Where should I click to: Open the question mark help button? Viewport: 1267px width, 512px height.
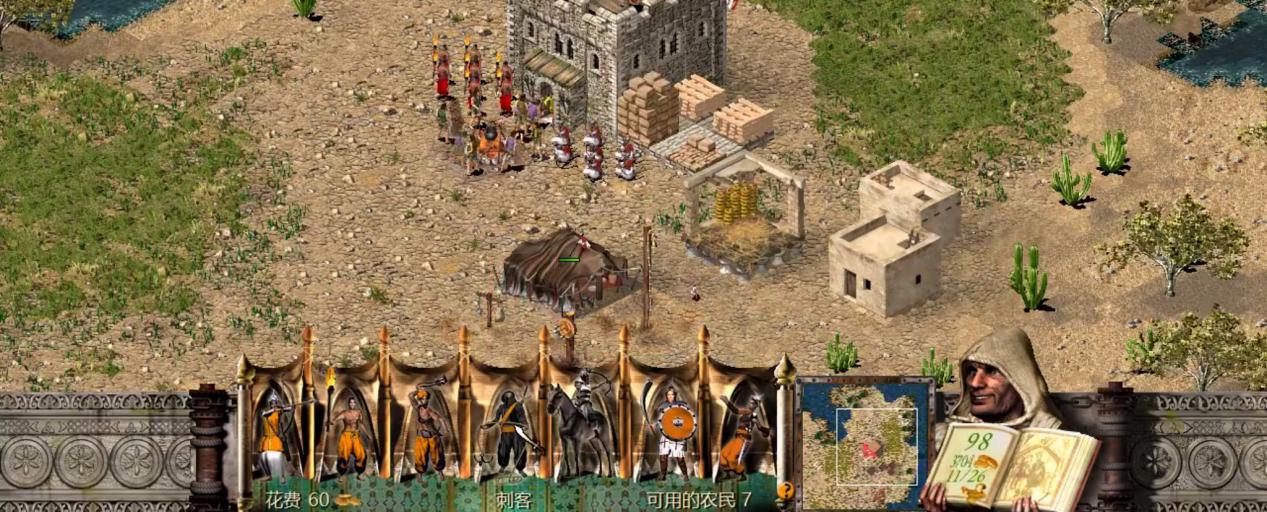(x=785, y=491)
